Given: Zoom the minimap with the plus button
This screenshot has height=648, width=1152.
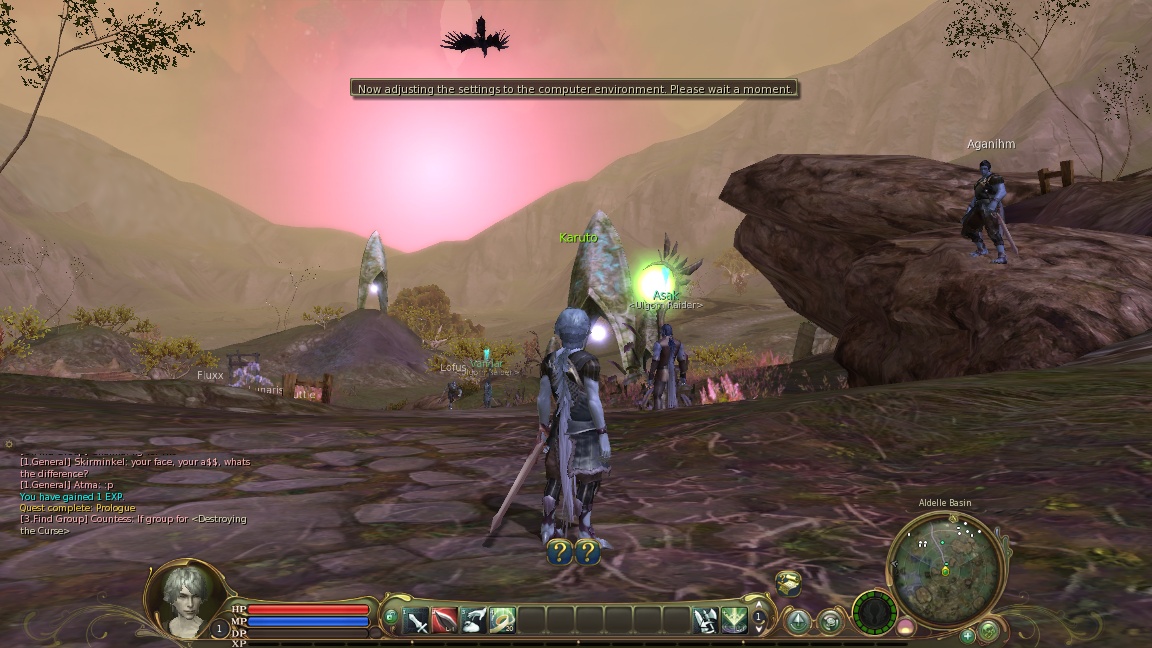Looking at the screenshot, I should (x=967, y=635).
